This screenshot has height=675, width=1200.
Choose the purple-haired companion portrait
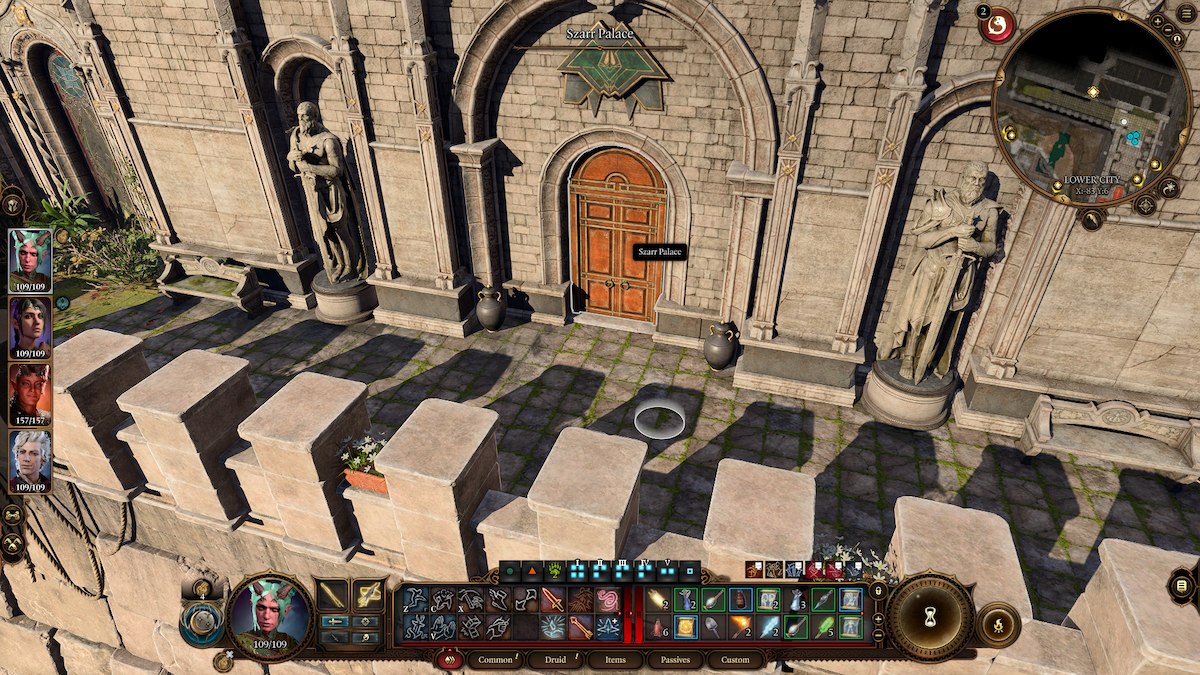30,326
